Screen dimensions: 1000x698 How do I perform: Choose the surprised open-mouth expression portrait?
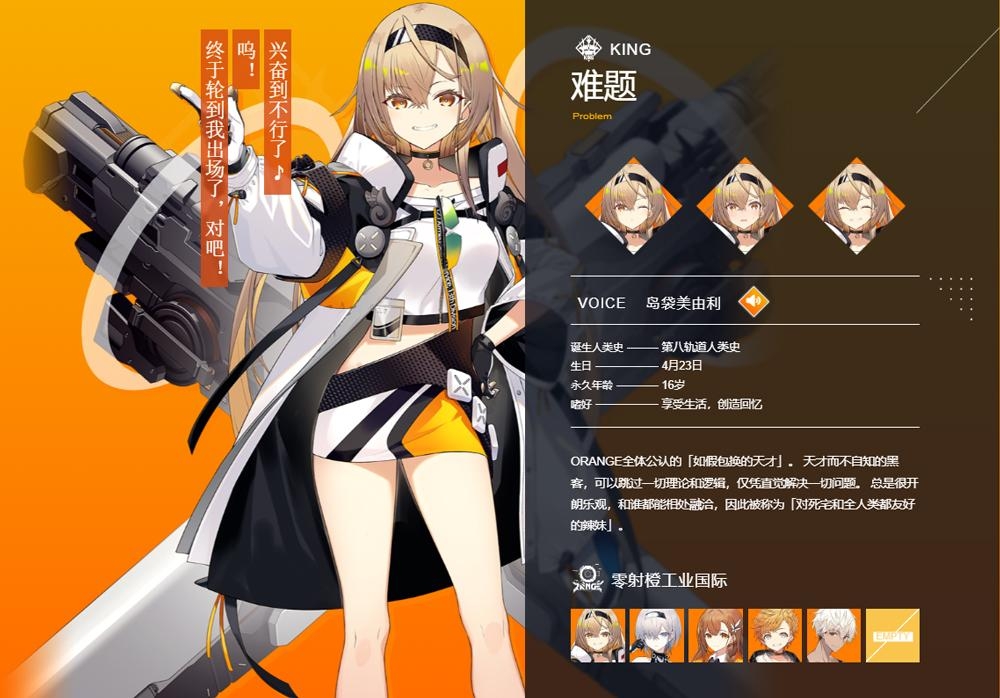click(x=745, y=206)
